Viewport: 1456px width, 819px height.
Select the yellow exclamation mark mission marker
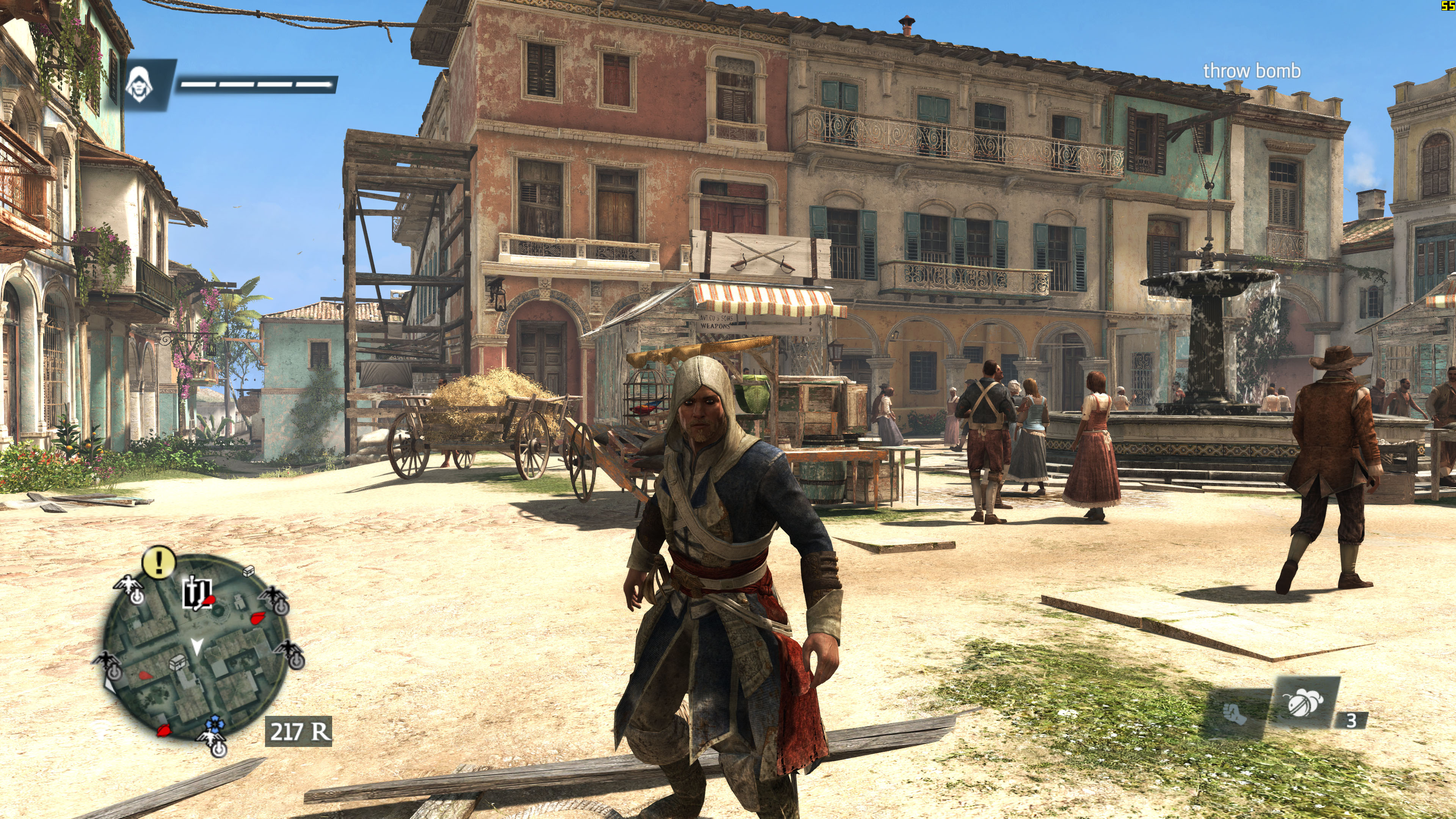(x=159, y=562)
